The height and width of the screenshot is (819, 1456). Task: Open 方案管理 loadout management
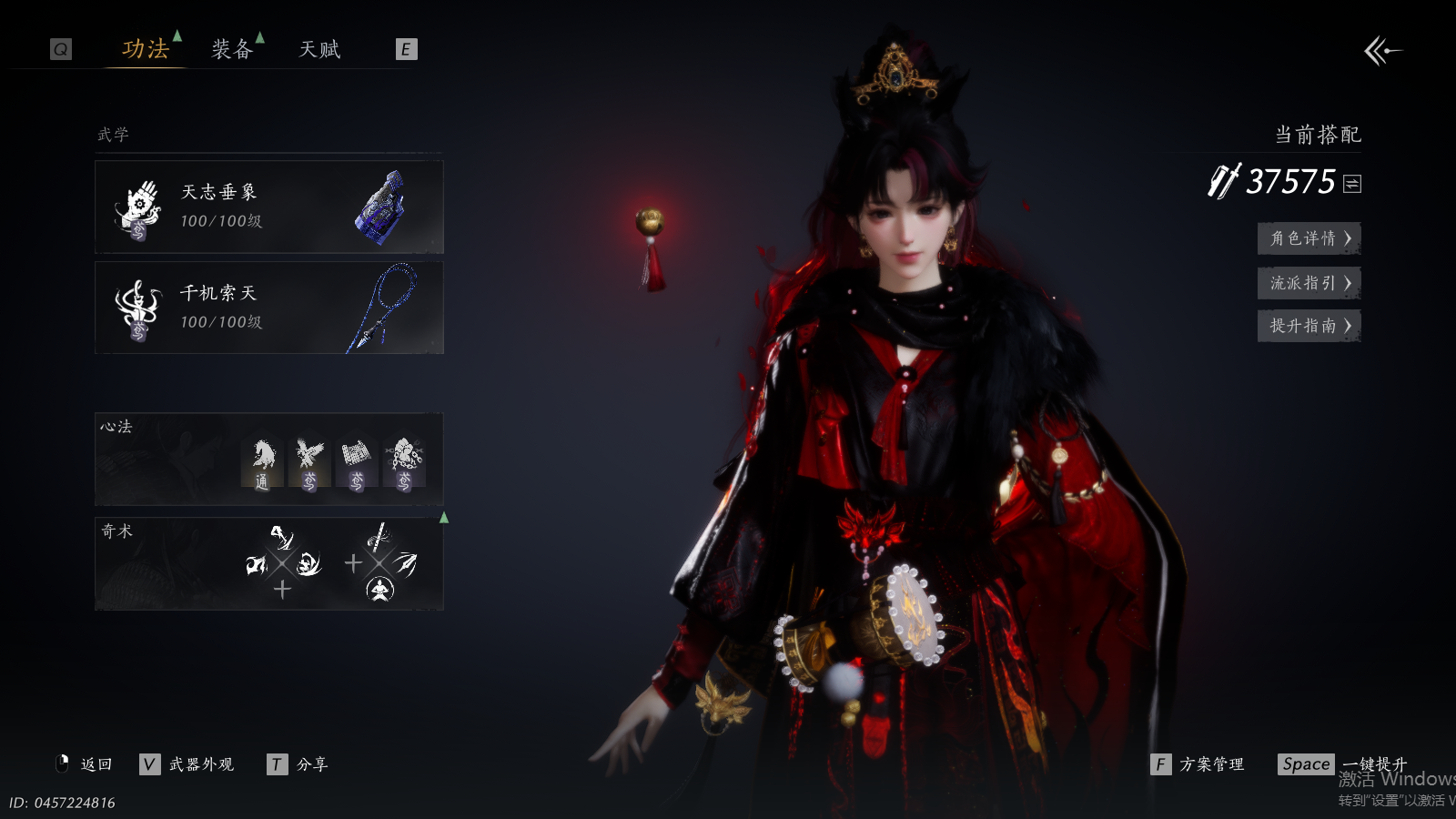pyautogui.click(x=1198, y=764)
